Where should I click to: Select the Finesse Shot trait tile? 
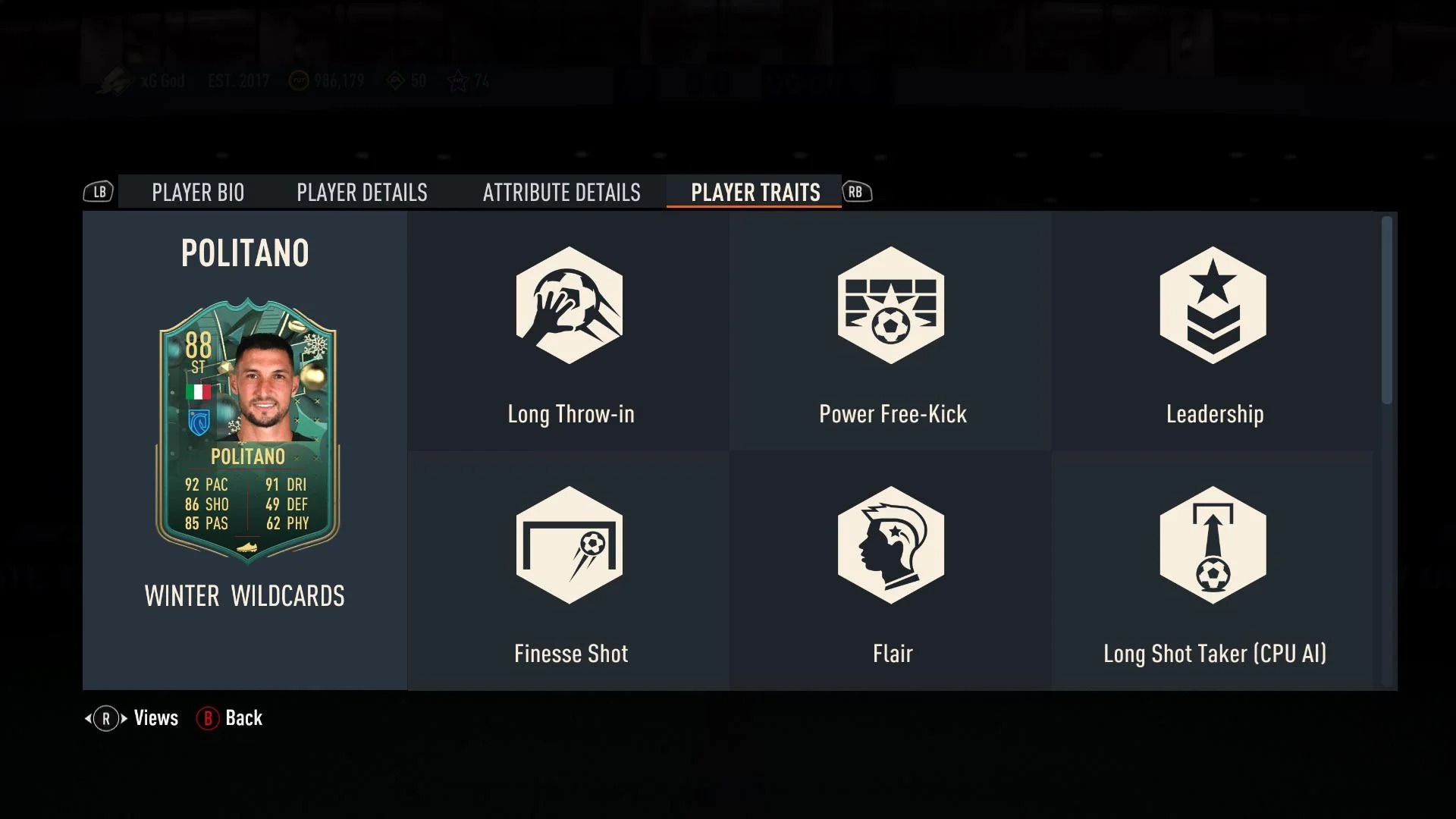pyautogui.click(x=569, y=572)
